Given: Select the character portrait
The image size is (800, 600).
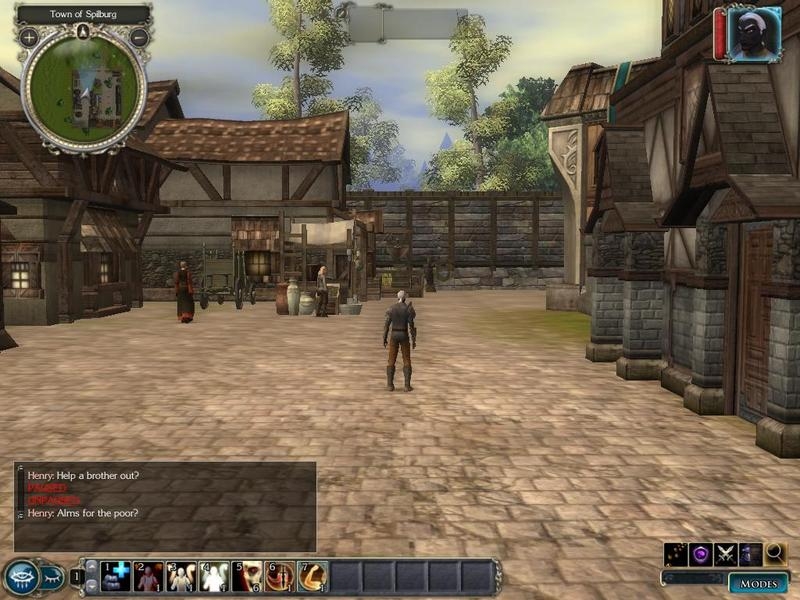Looking at the screenshot, I should point(754,35).
